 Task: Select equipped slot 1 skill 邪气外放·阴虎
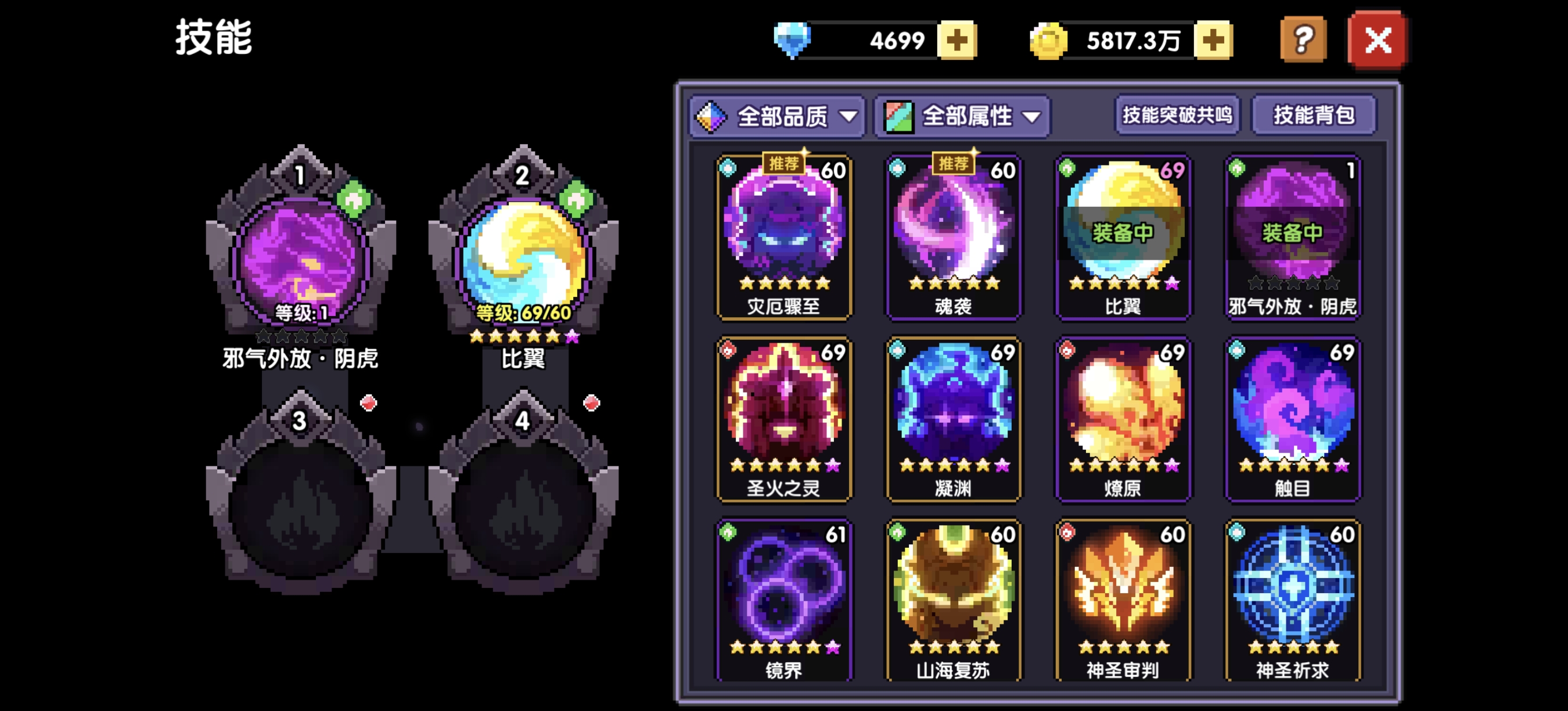pos(300,258)
